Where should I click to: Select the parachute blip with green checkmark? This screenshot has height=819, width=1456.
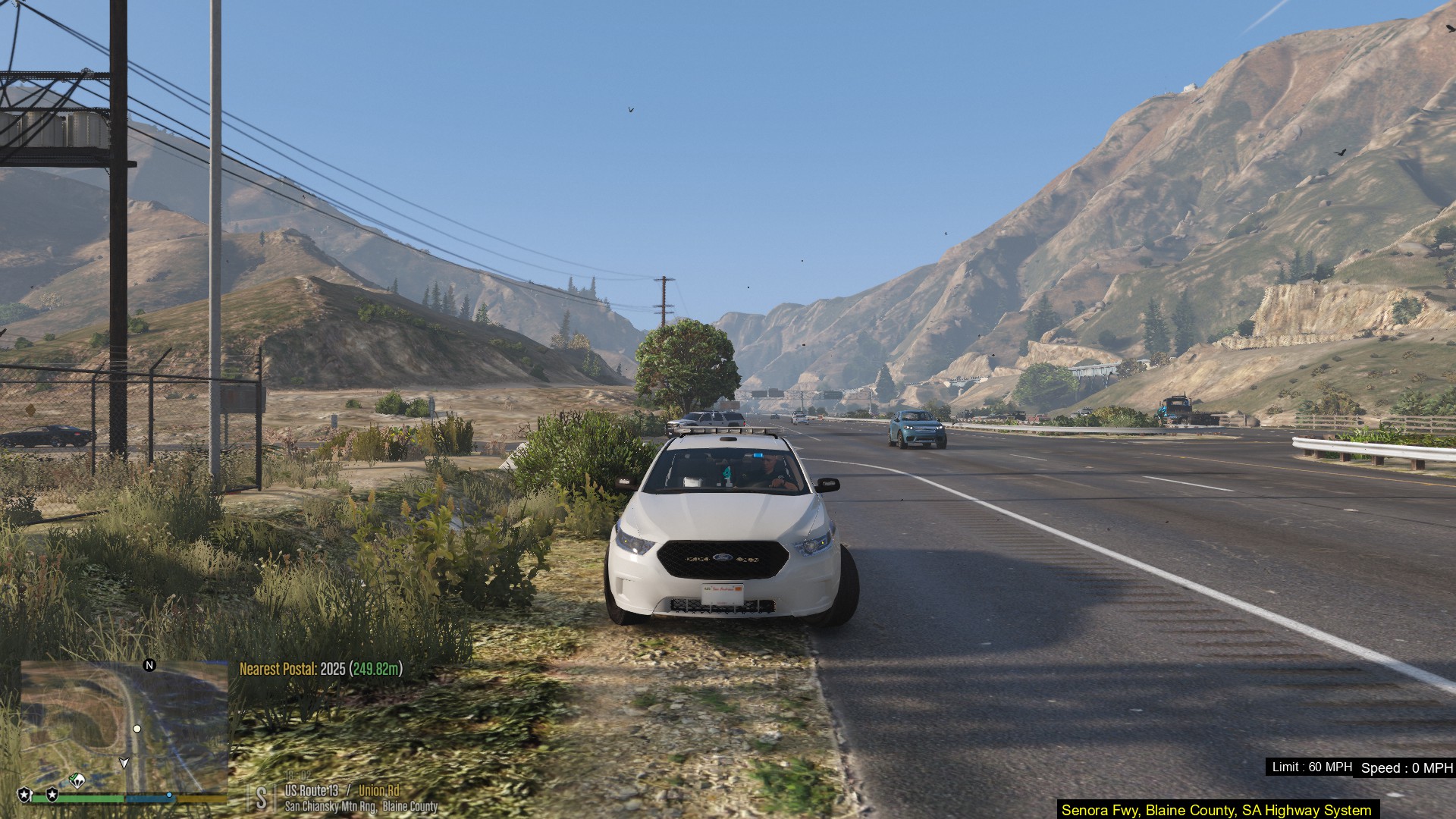77,780
